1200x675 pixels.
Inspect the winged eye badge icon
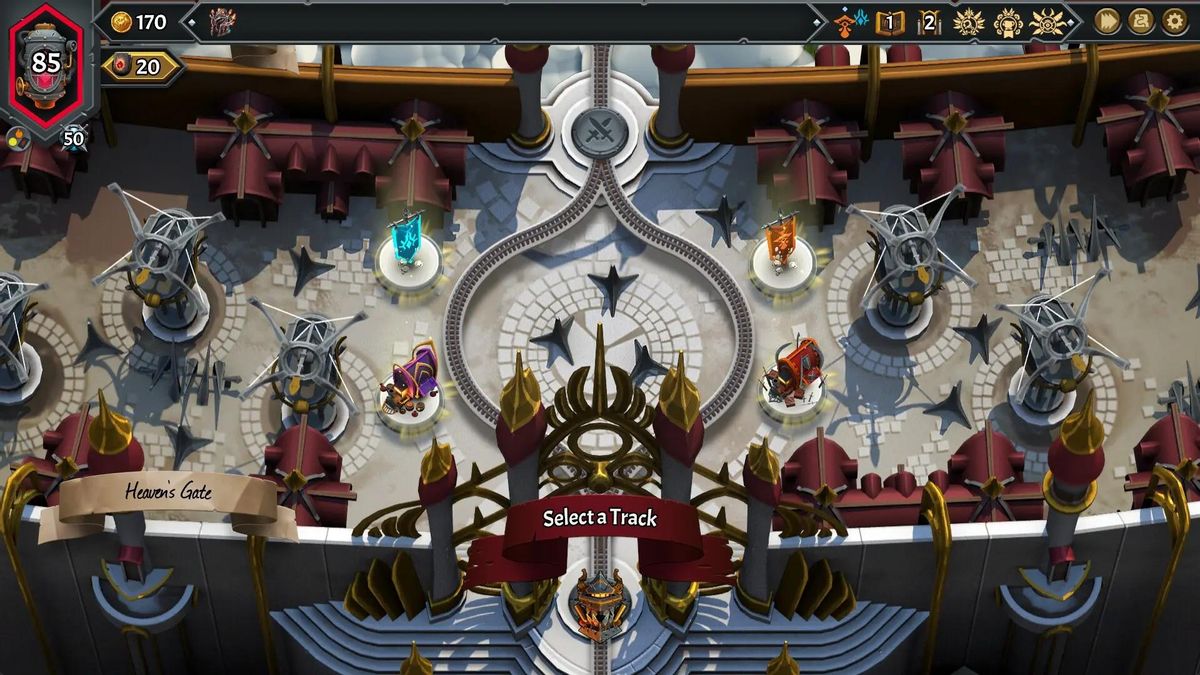1046,22
